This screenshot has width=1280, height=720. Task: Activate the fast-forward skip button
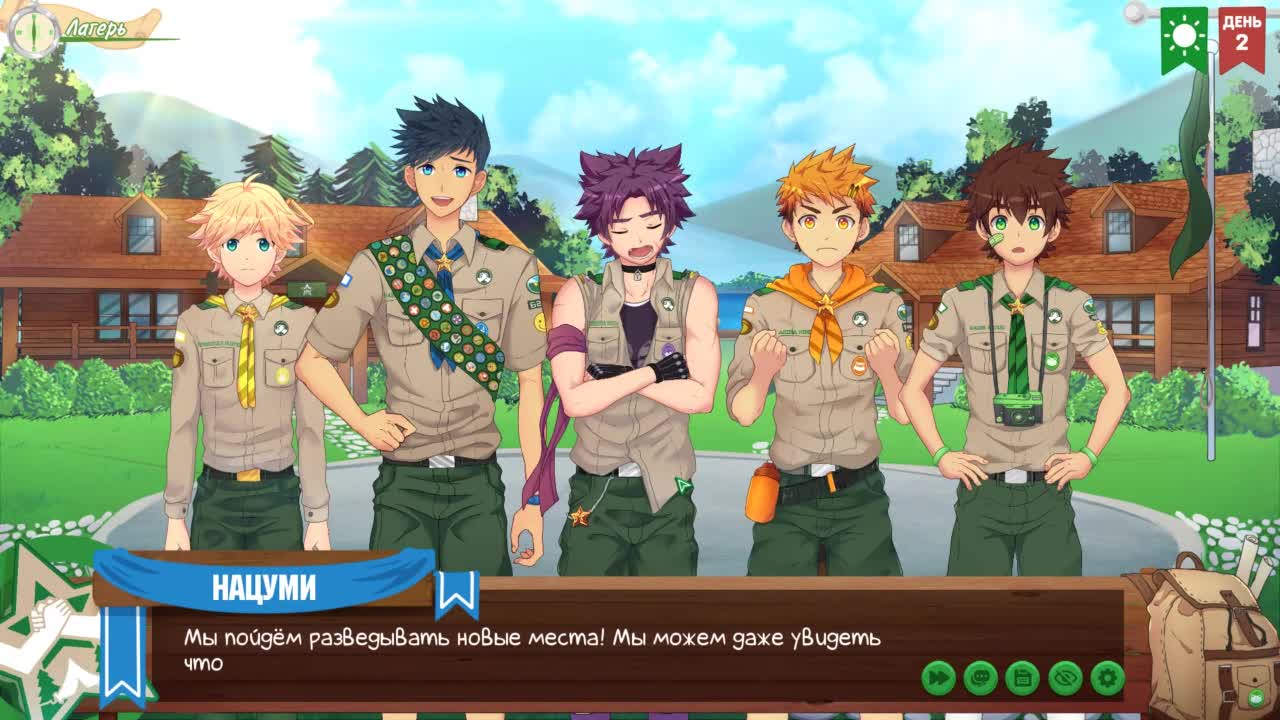pyautogui.click(x=938, y=678)
